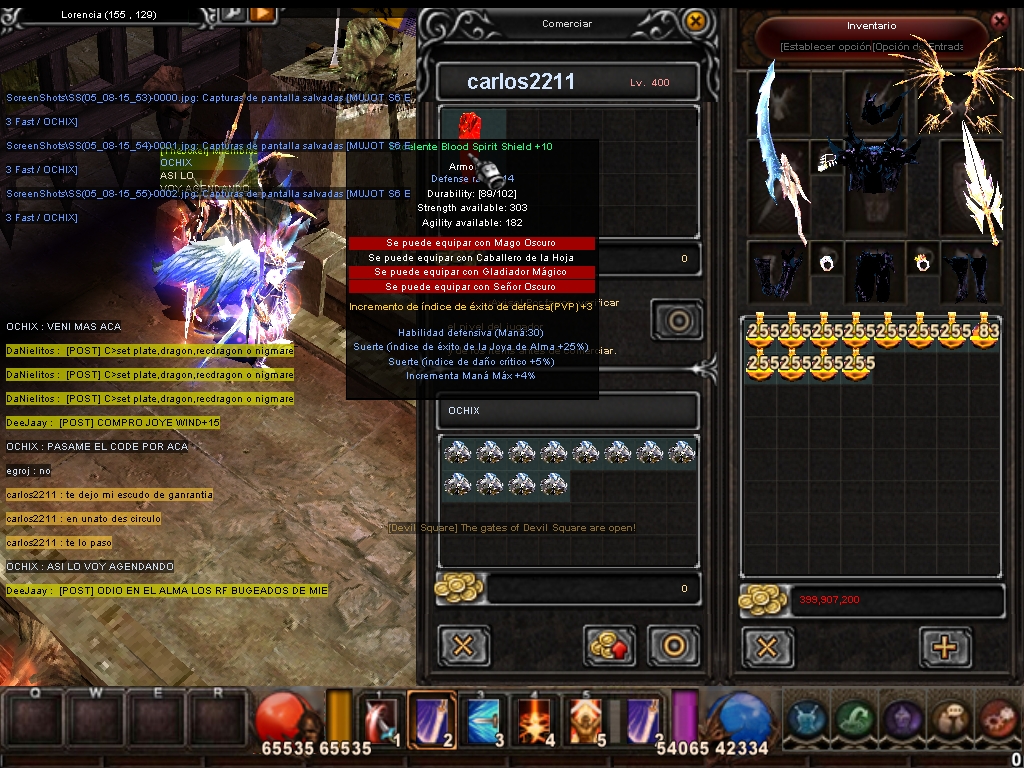Choose skill slot 1 on the hotbar

381,719
